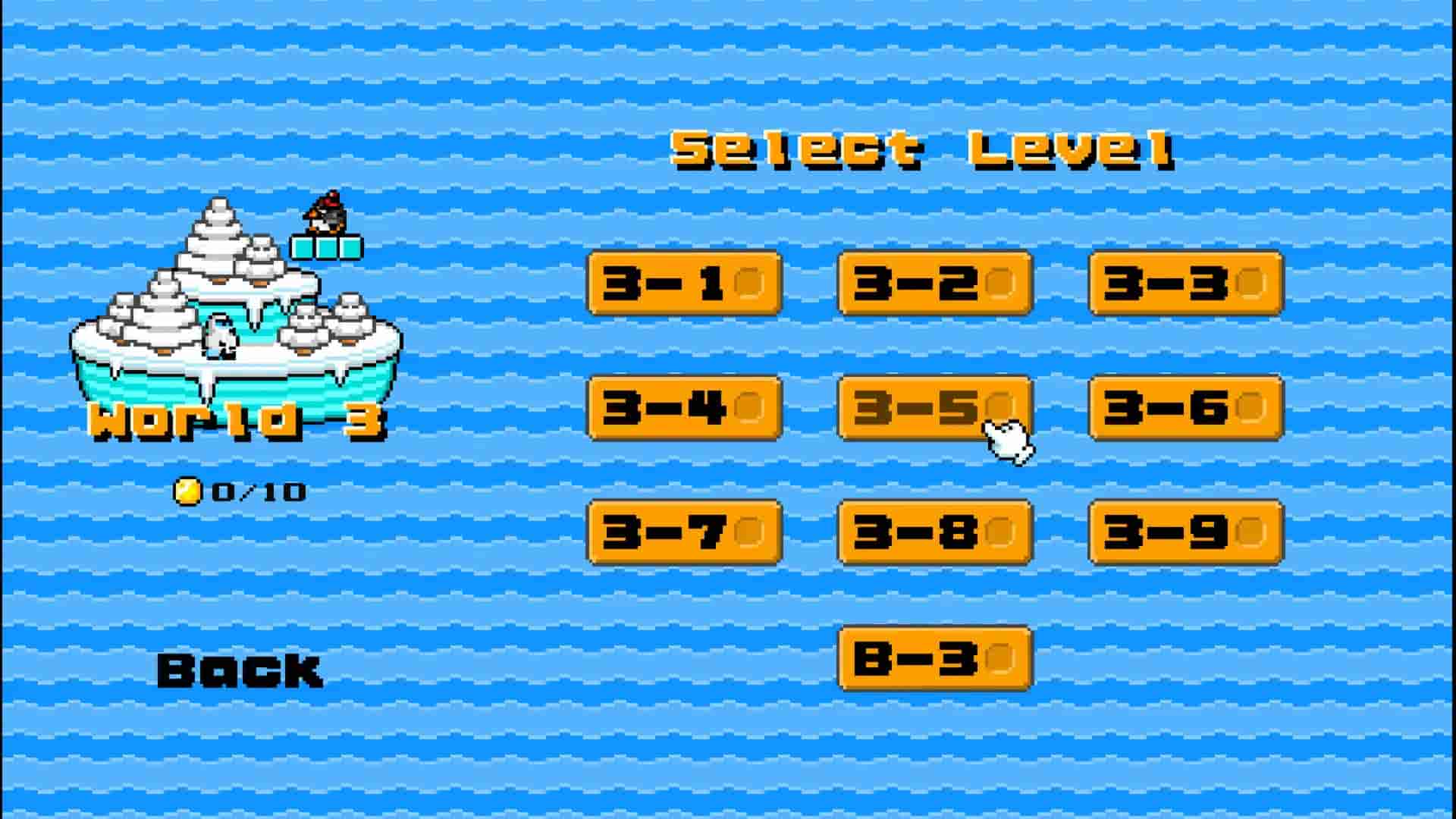This screenshot has width=1456, height=819.
Task: Open level 3-3
Action: pos(1185,284)
